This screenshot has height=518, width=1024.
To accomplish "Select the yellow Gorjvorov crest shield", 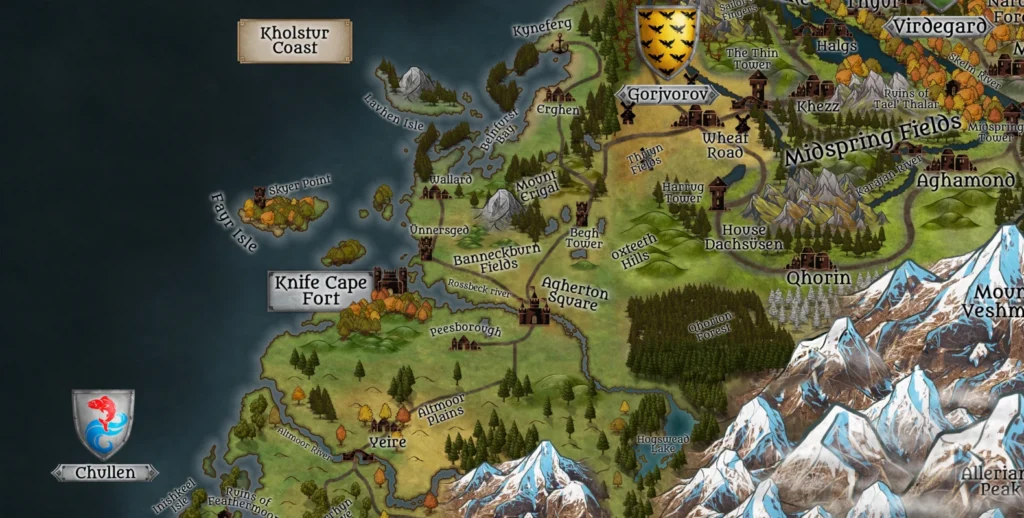I will coord(667,42).
